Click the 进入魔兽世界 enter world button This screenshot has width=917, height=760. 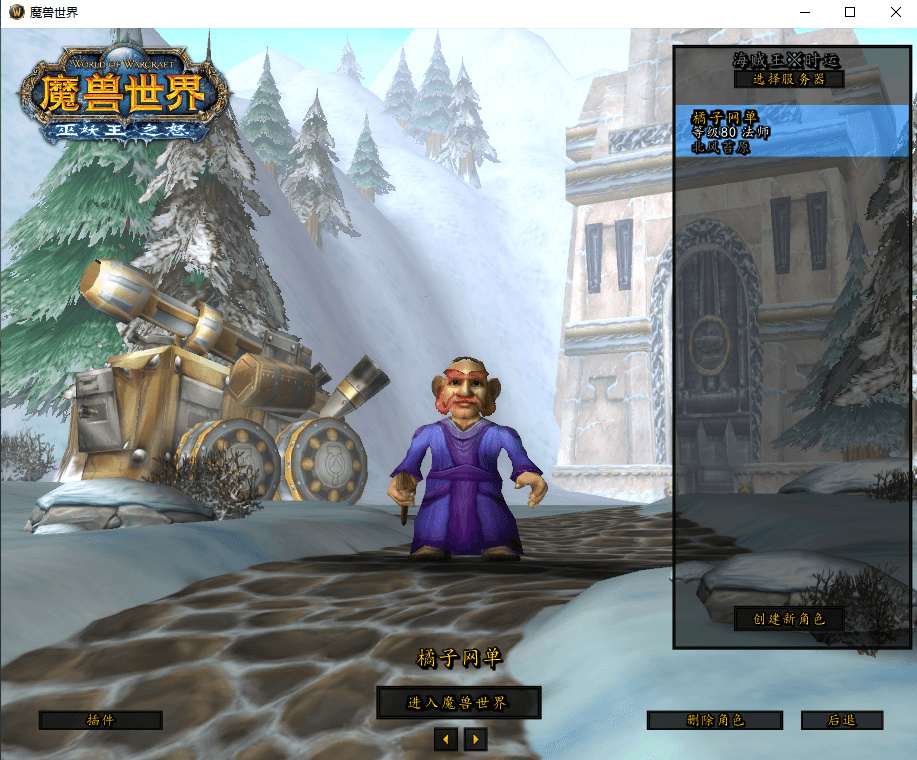[458, 703]
